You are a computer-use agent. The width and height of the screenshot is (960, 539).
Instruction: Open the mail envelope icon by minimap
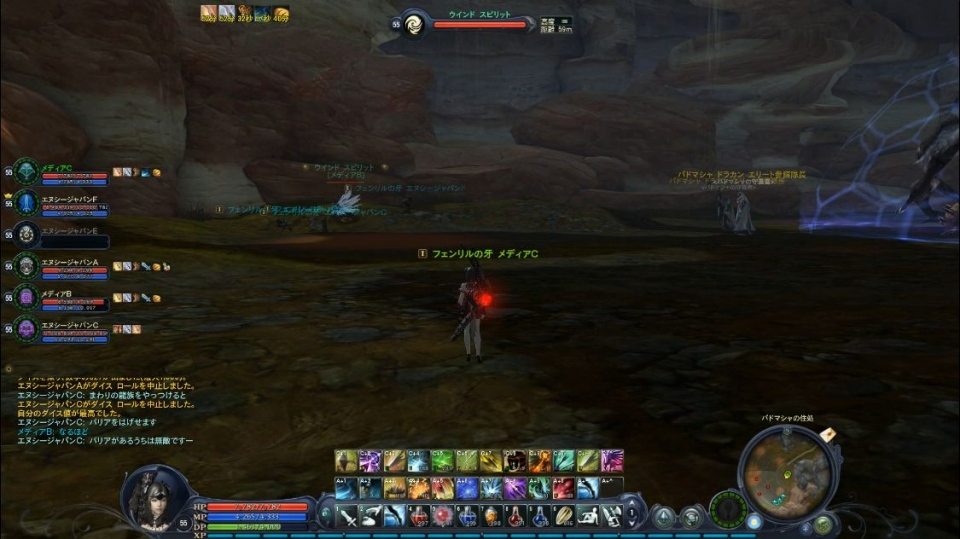tap(828, 434)
